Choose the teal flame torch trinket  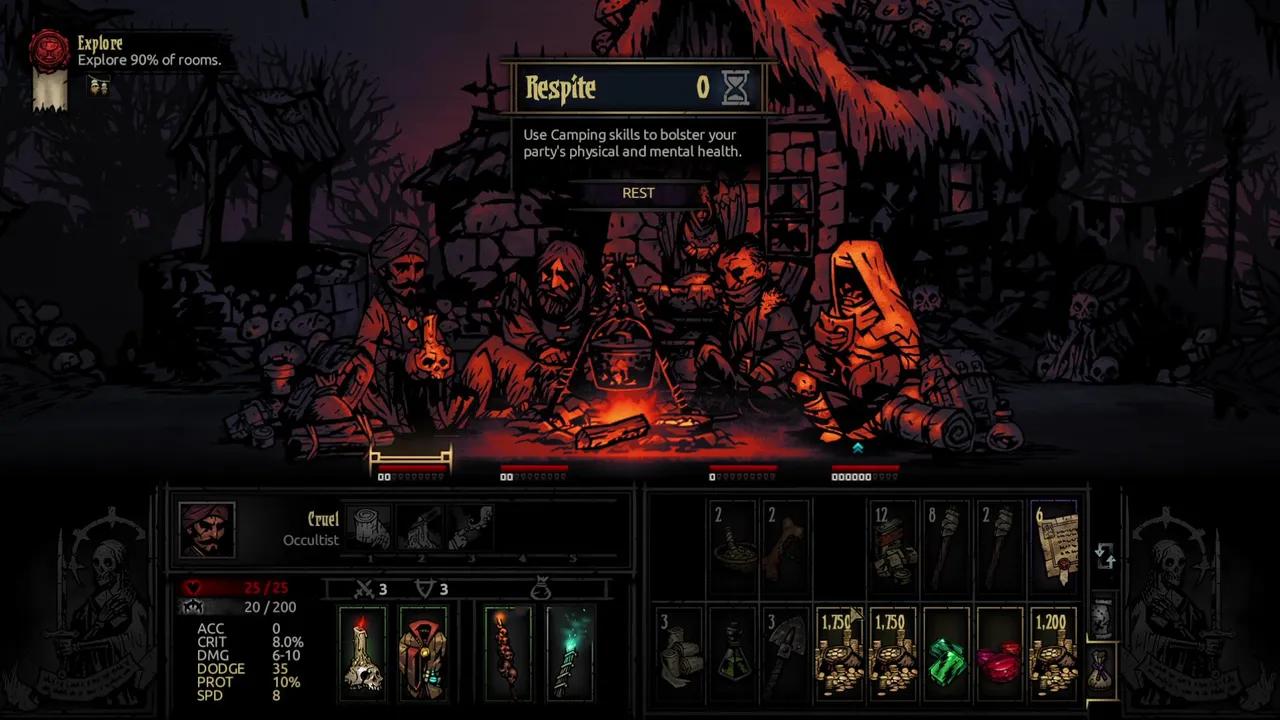point(570,652)
